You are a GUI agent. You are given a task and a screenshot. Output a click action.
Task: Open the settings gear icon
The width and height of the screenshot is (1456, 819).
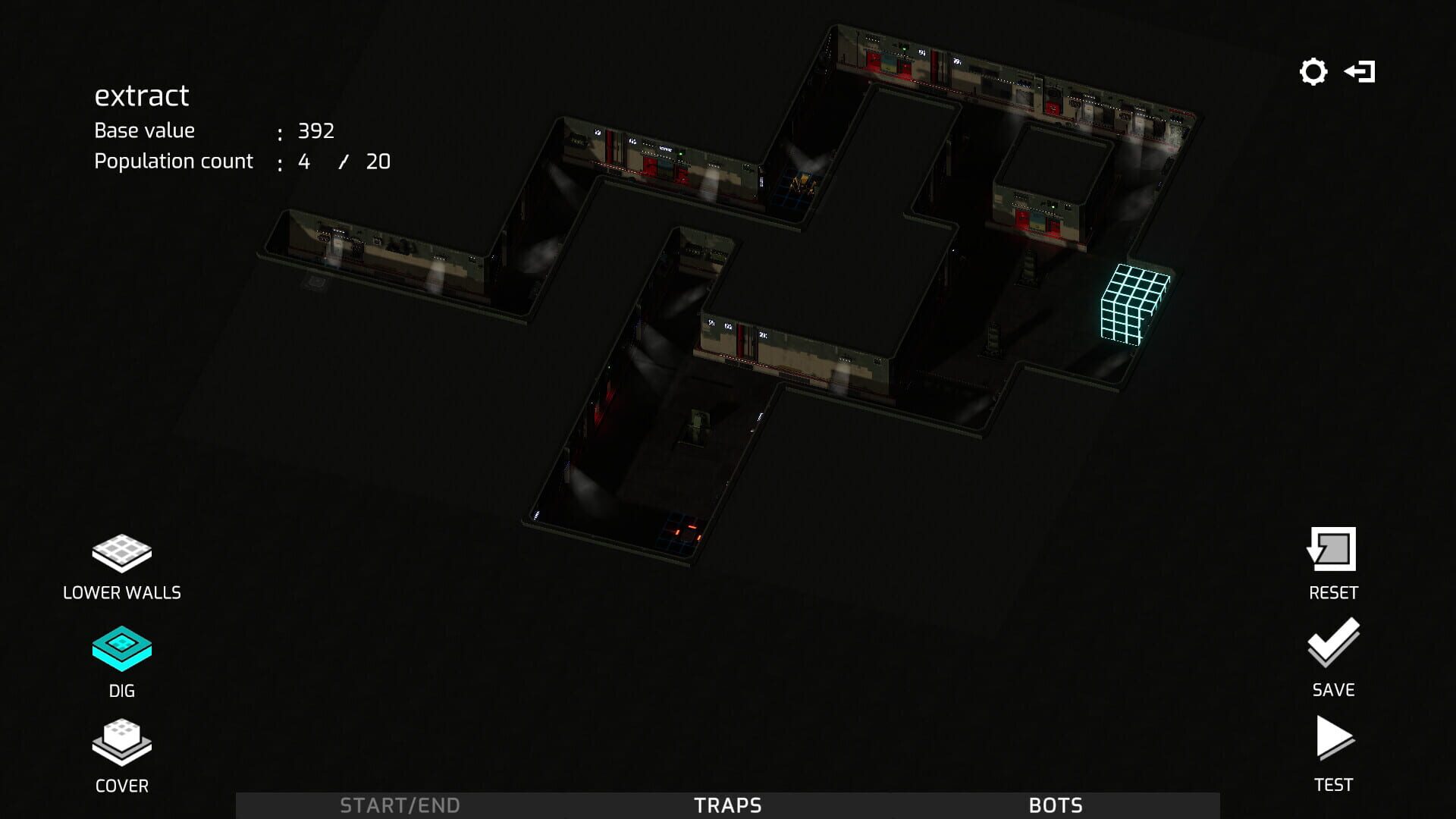pyautogui.click(x=1313, y=72)
